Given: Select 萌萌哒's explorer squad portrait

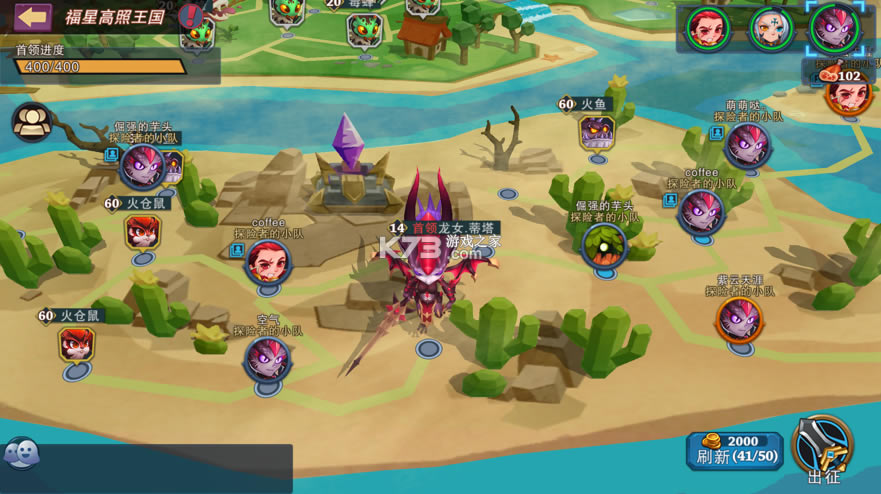Looking at the screenshot, I should pyautogui.click(x=747, y=145).
